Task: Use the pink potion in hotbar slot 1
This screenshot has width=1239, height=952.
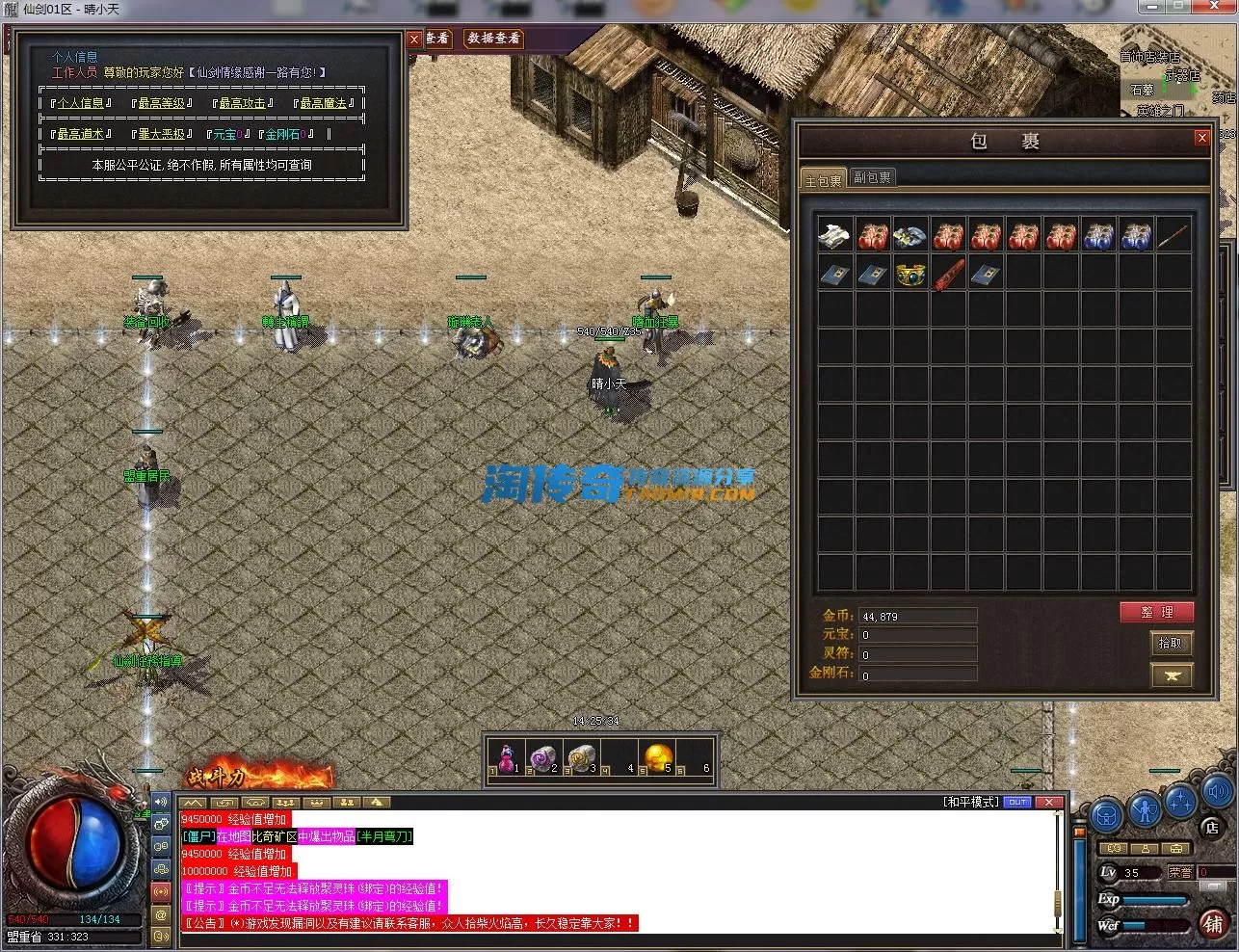Action: pyautogui.click(x=506, y=756)
